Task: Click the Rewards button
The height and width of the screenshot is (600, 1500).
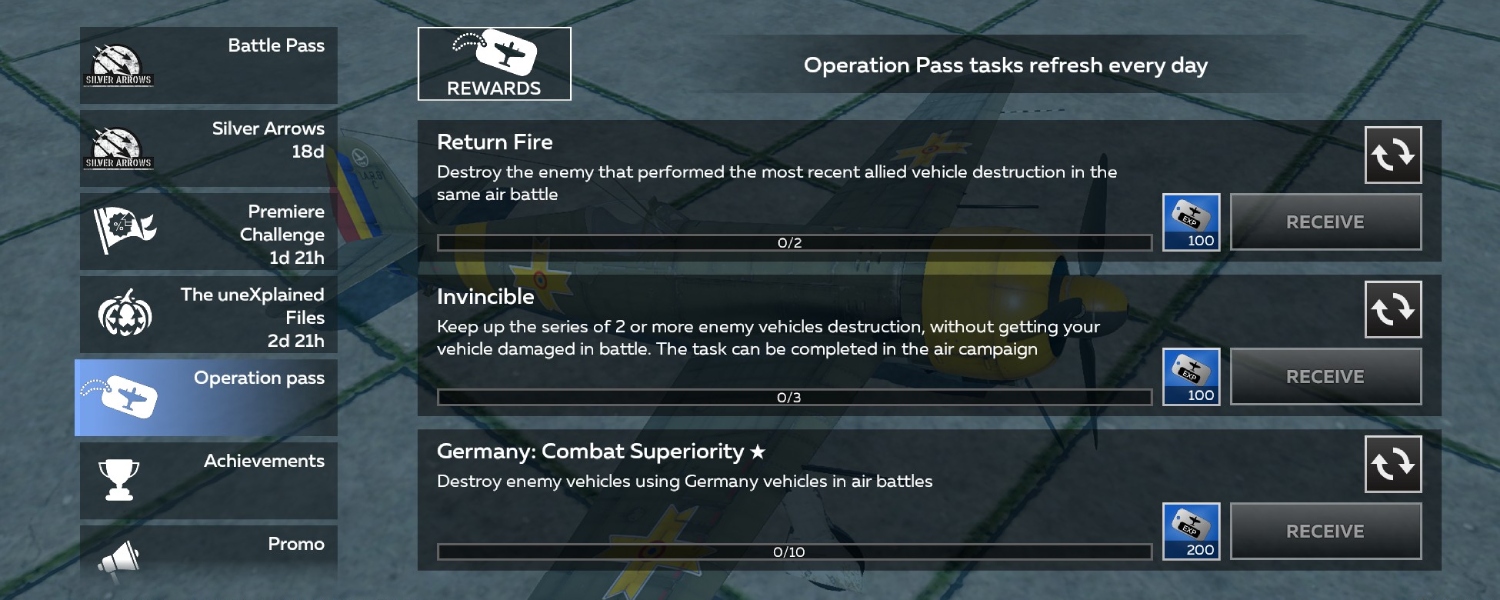Action: click(494, 64)
